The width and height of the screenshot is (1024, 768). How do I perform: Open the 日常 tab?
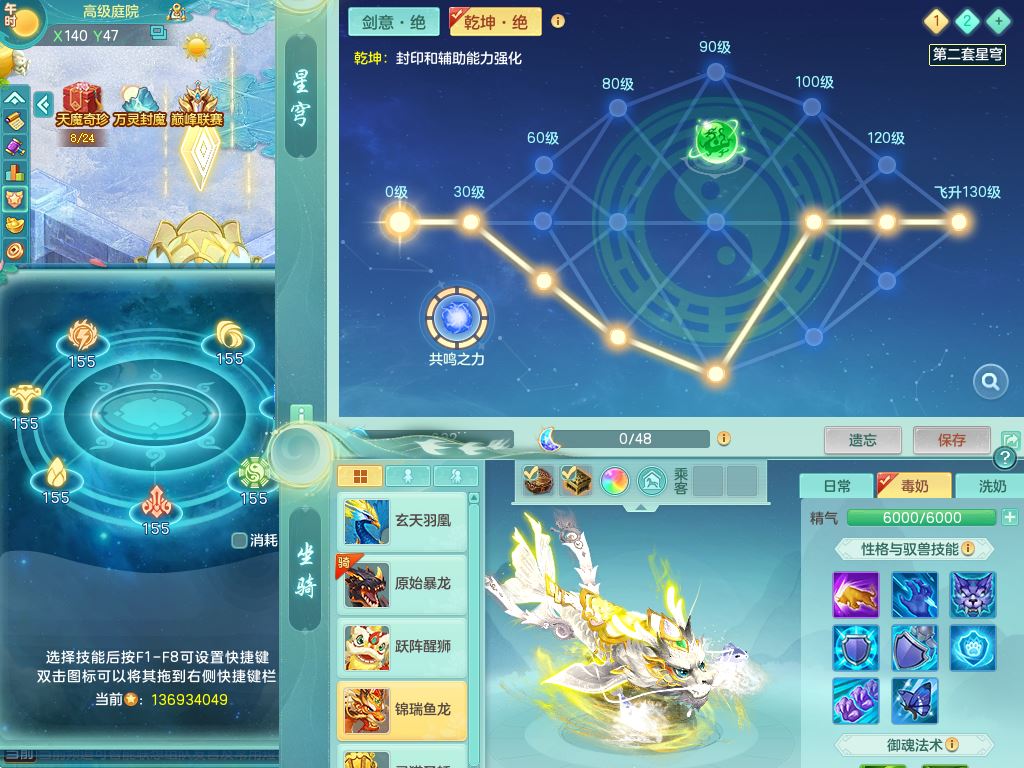pyautogui.click(x=836, y=486)
